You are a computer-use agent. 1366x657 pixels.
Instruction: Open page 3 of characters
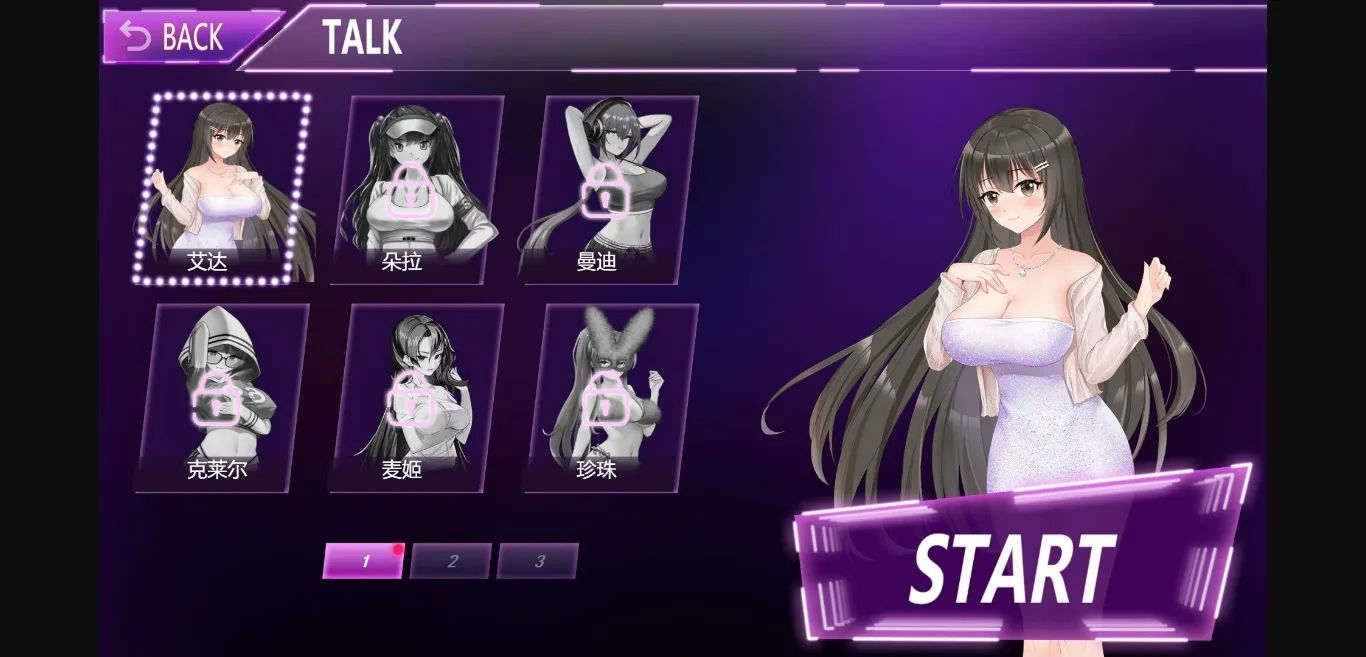pos(538,561)
